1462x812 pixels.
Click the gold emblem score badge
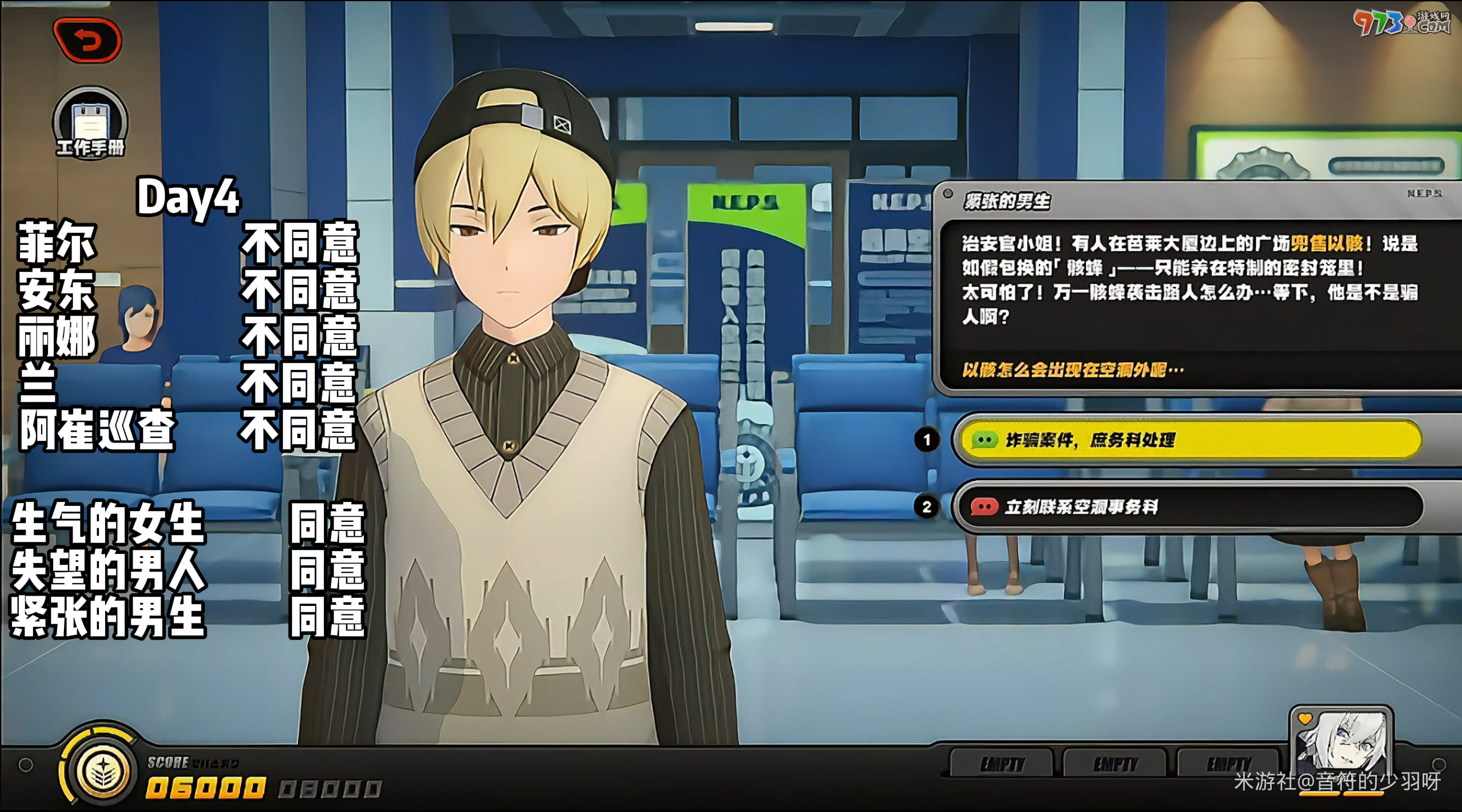(102, 770)
